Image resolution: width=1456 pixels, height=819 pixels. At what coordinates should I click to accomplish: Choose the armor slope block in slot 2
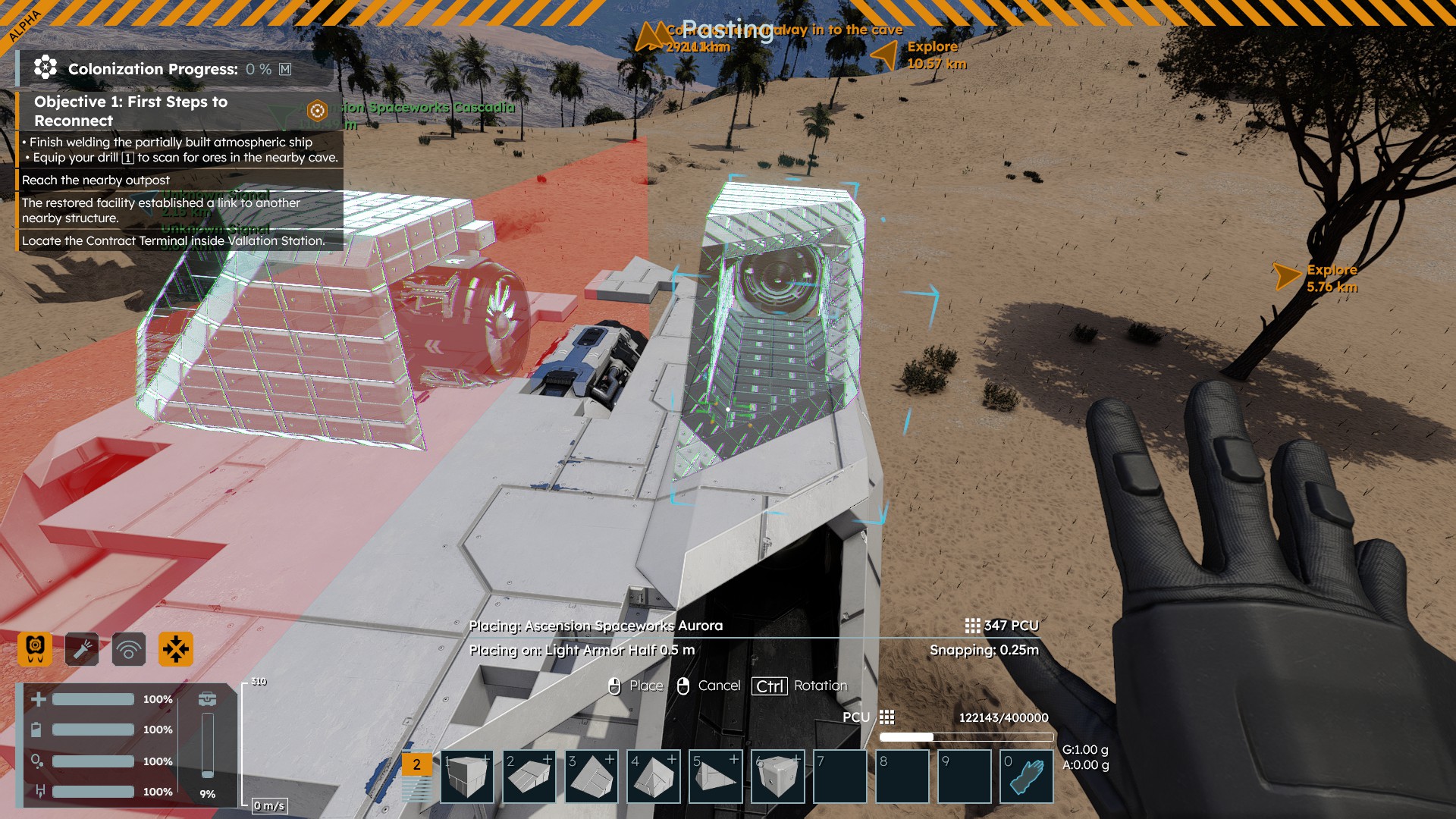click(x=529, y=777)
